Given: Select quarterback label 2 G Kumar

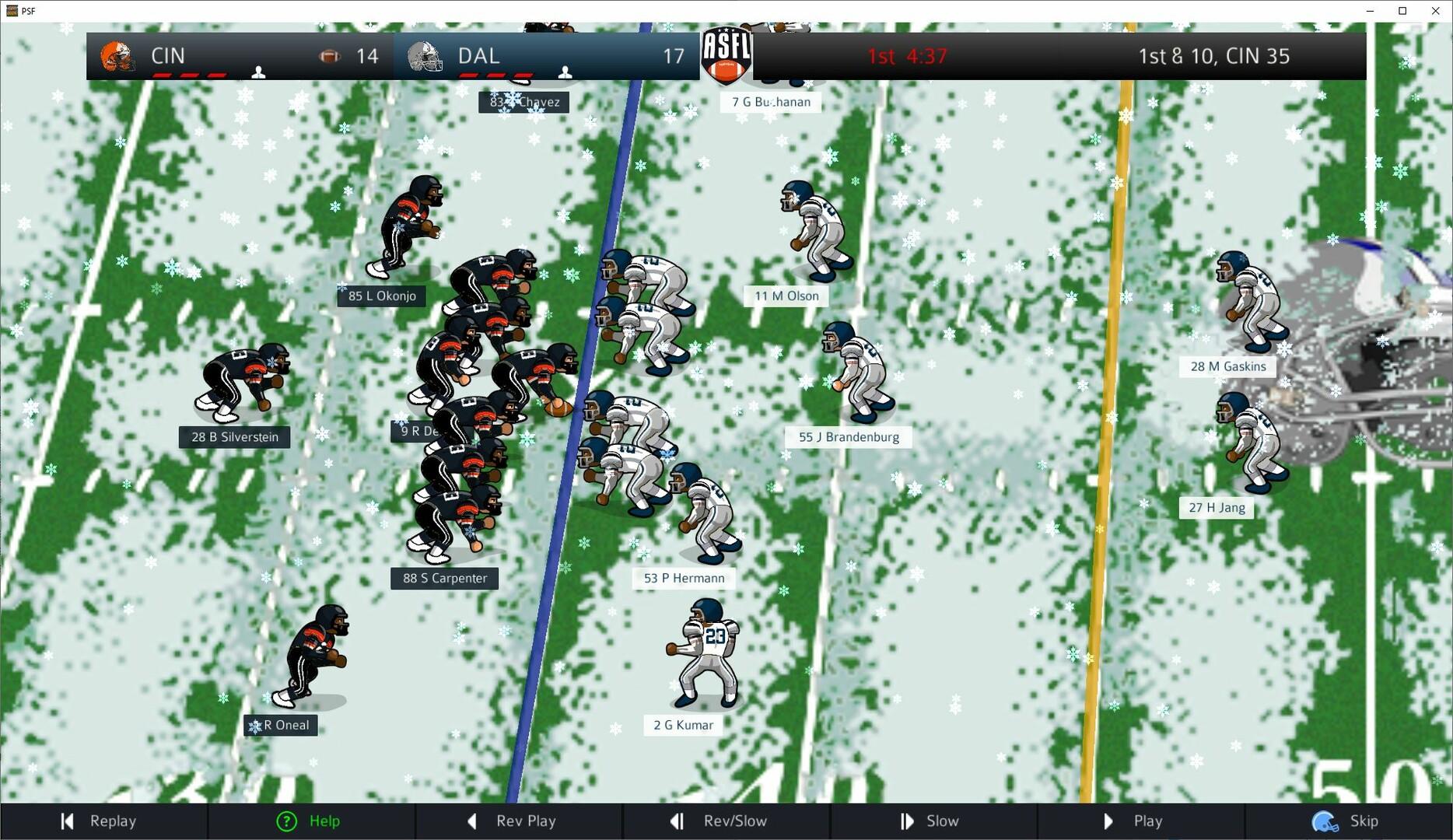Looking at the screenshot, I should pos(682,725).
